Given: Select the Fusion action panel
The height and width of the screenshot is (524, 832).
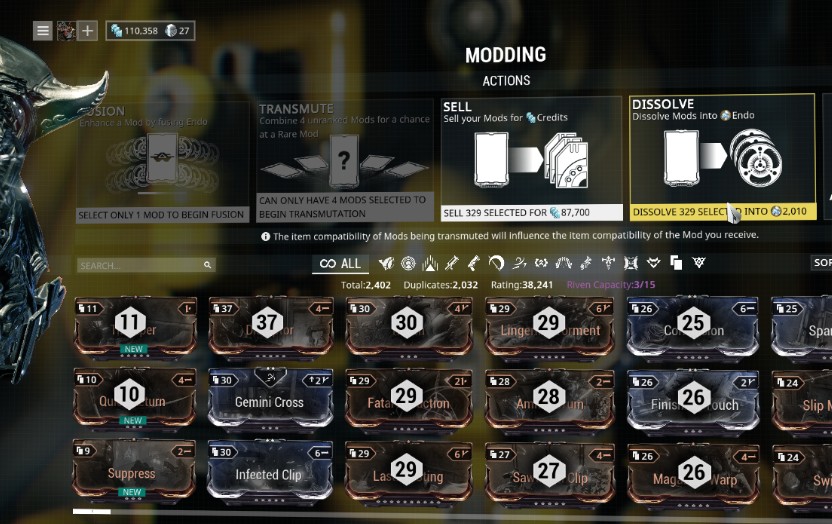Looking at the screenshot, I should [x=162, y=160].
